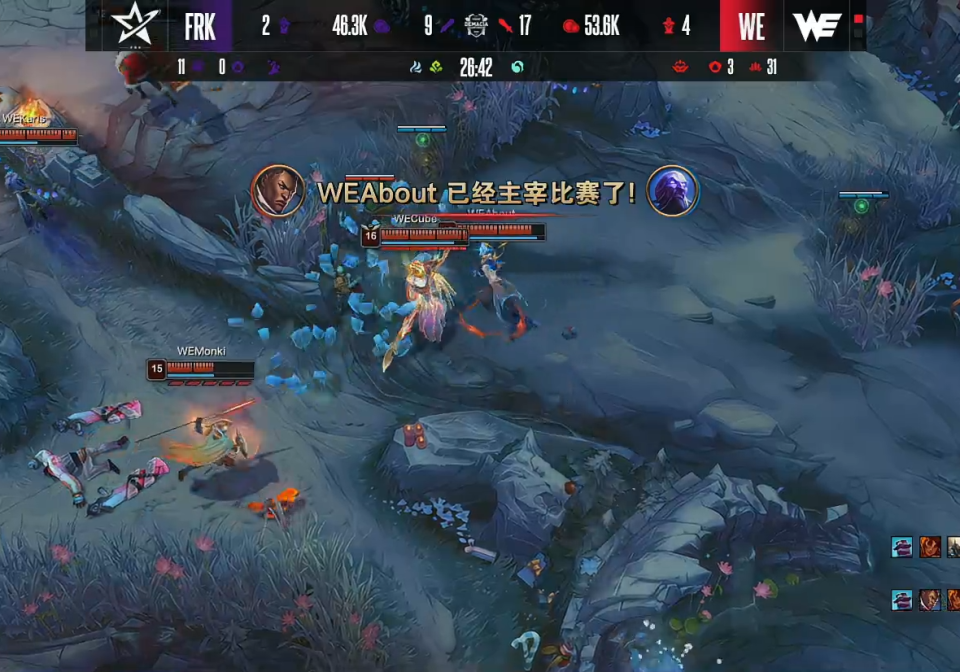This screenshot has width=960, height=672.
Task: Click the purple champion portrait right of the announcement
Action: tap(672, 191)
